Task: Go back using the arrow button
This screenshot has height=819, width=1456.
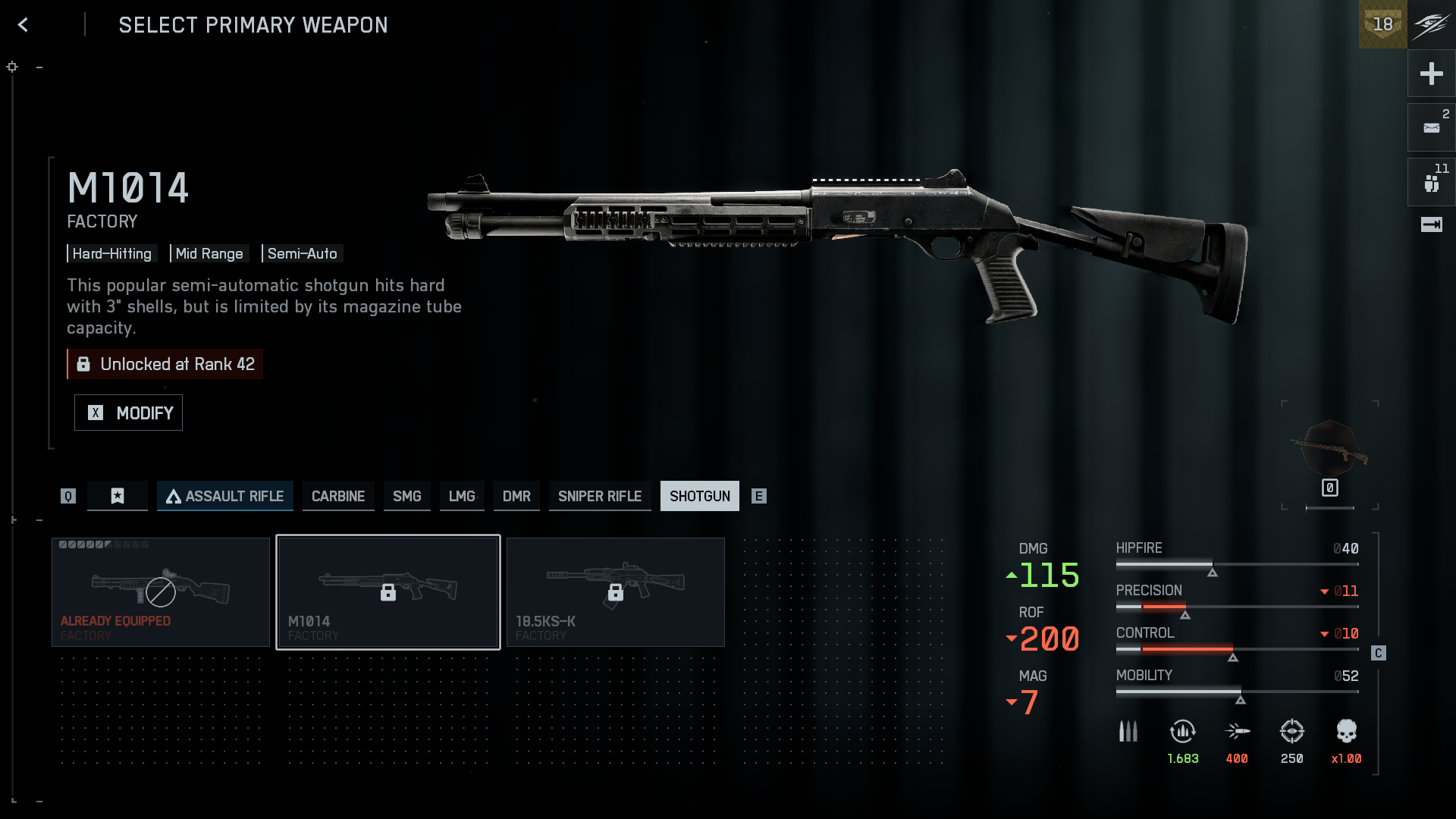Action: 24,25
